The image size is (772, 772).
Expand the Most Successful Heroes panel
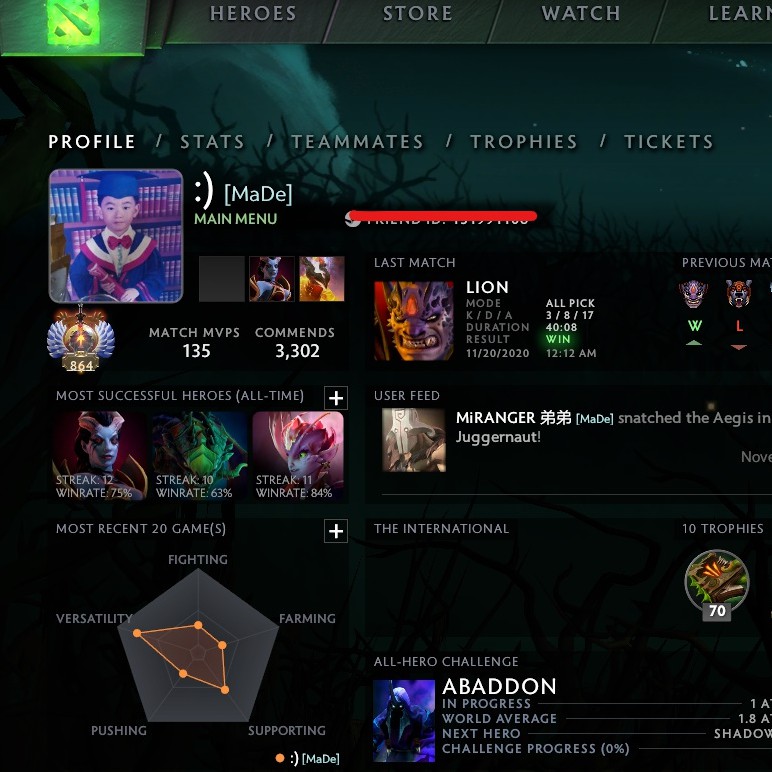(x=336, y=398)
